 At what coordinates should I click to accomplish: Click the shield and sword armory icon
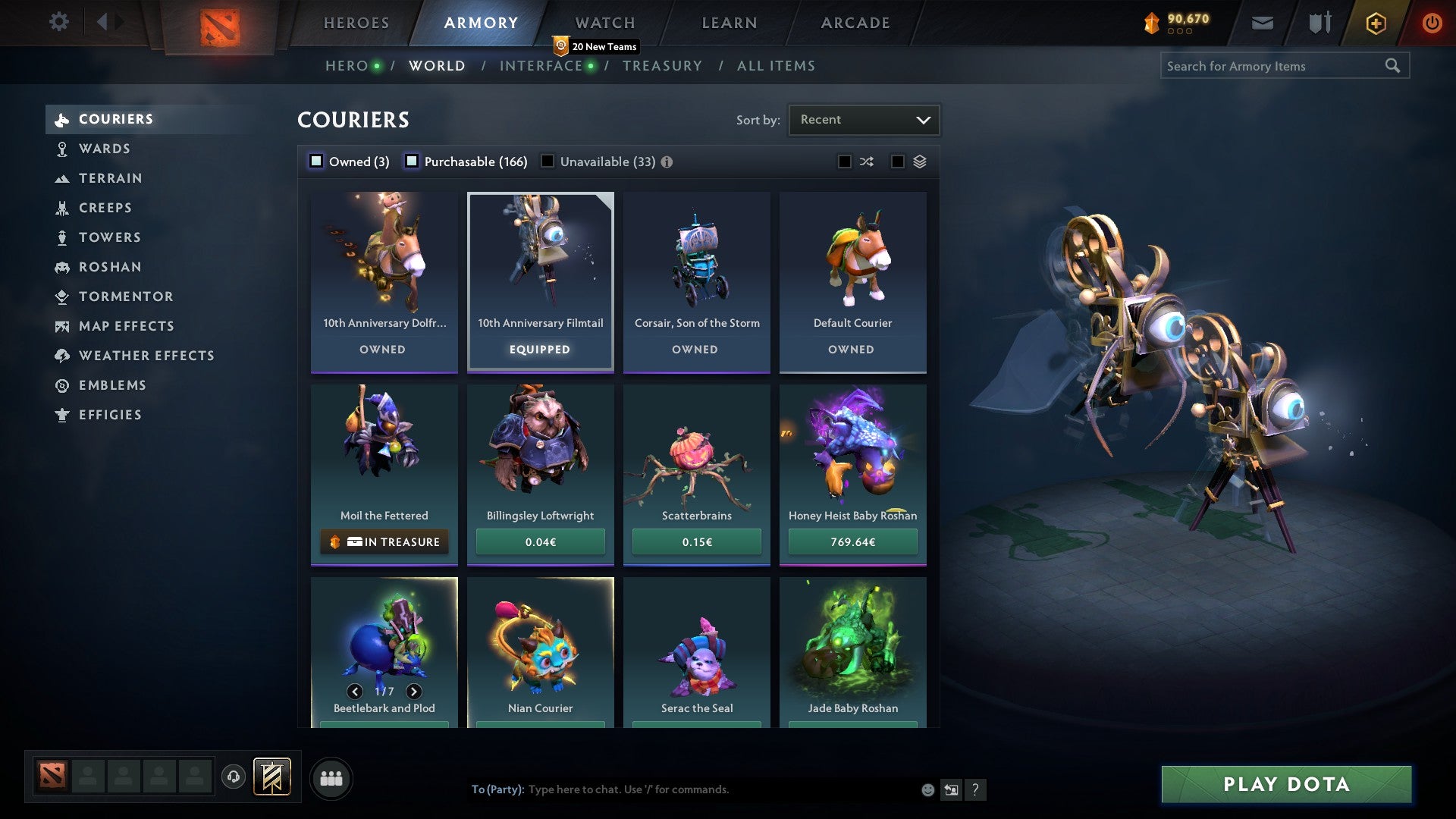[x=1319, y=23]
